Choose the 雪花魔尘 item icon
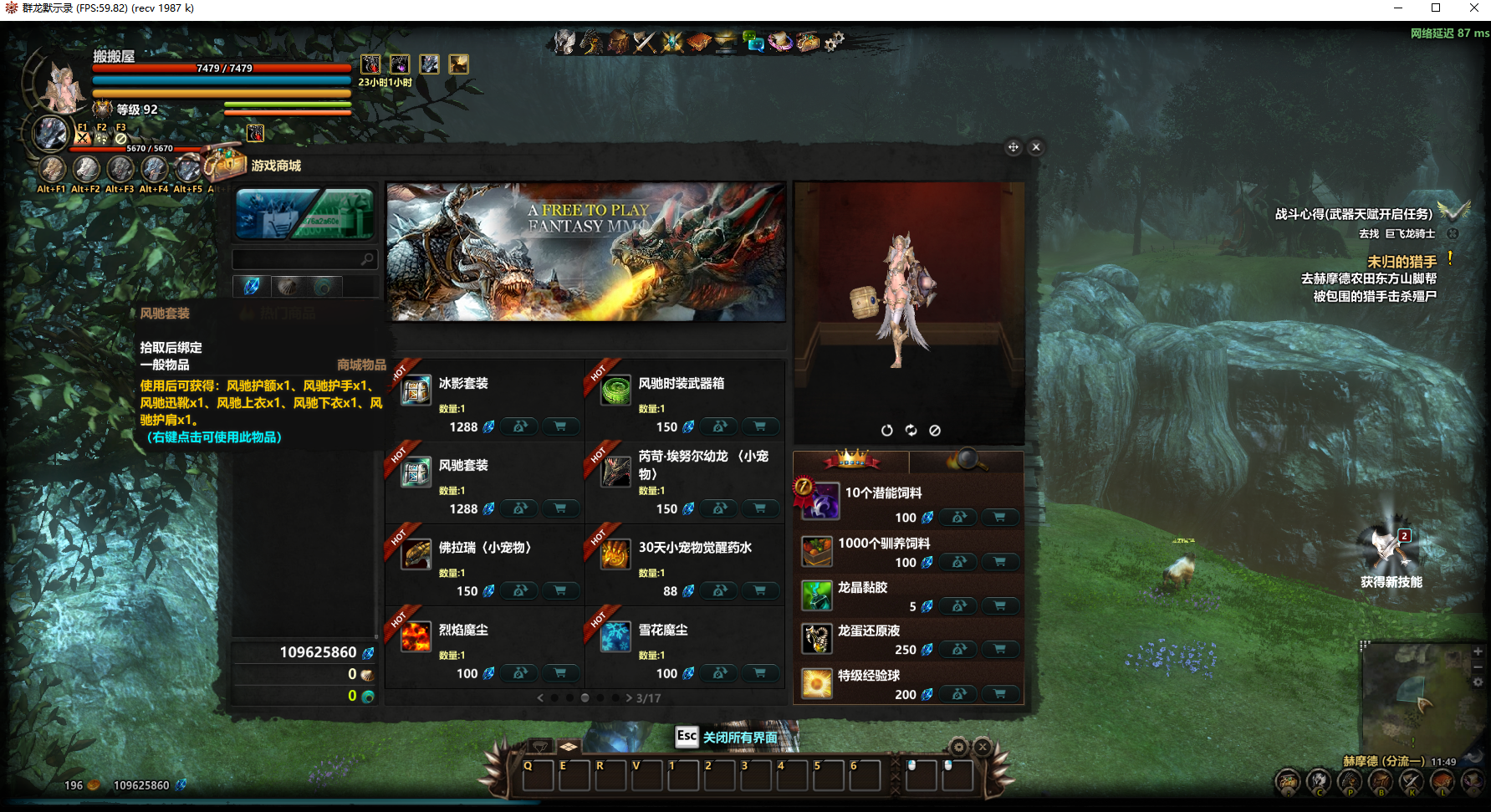The height and width of the screenshot is (812, 1491). [615, 637]
